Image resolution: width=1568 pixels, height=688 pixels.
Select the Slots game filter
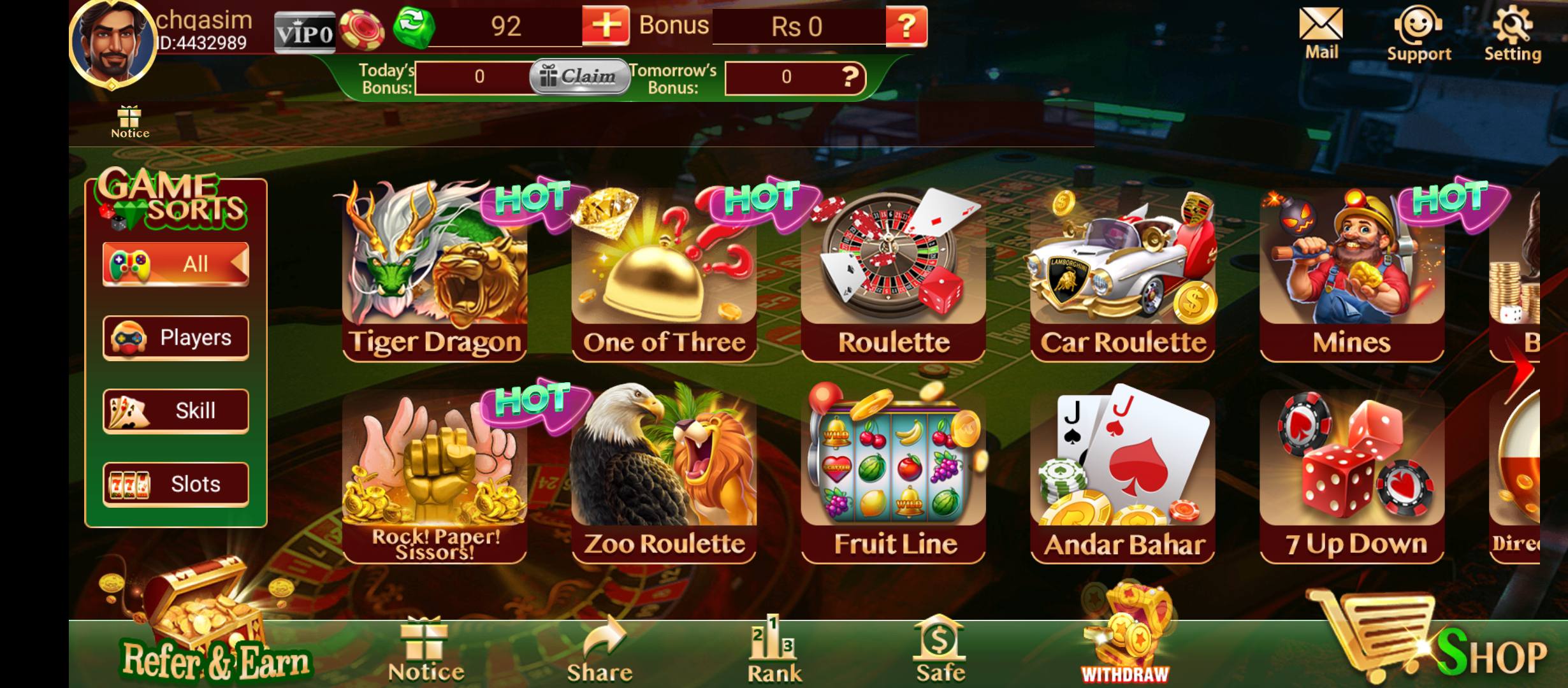click(x=177, y=483)
